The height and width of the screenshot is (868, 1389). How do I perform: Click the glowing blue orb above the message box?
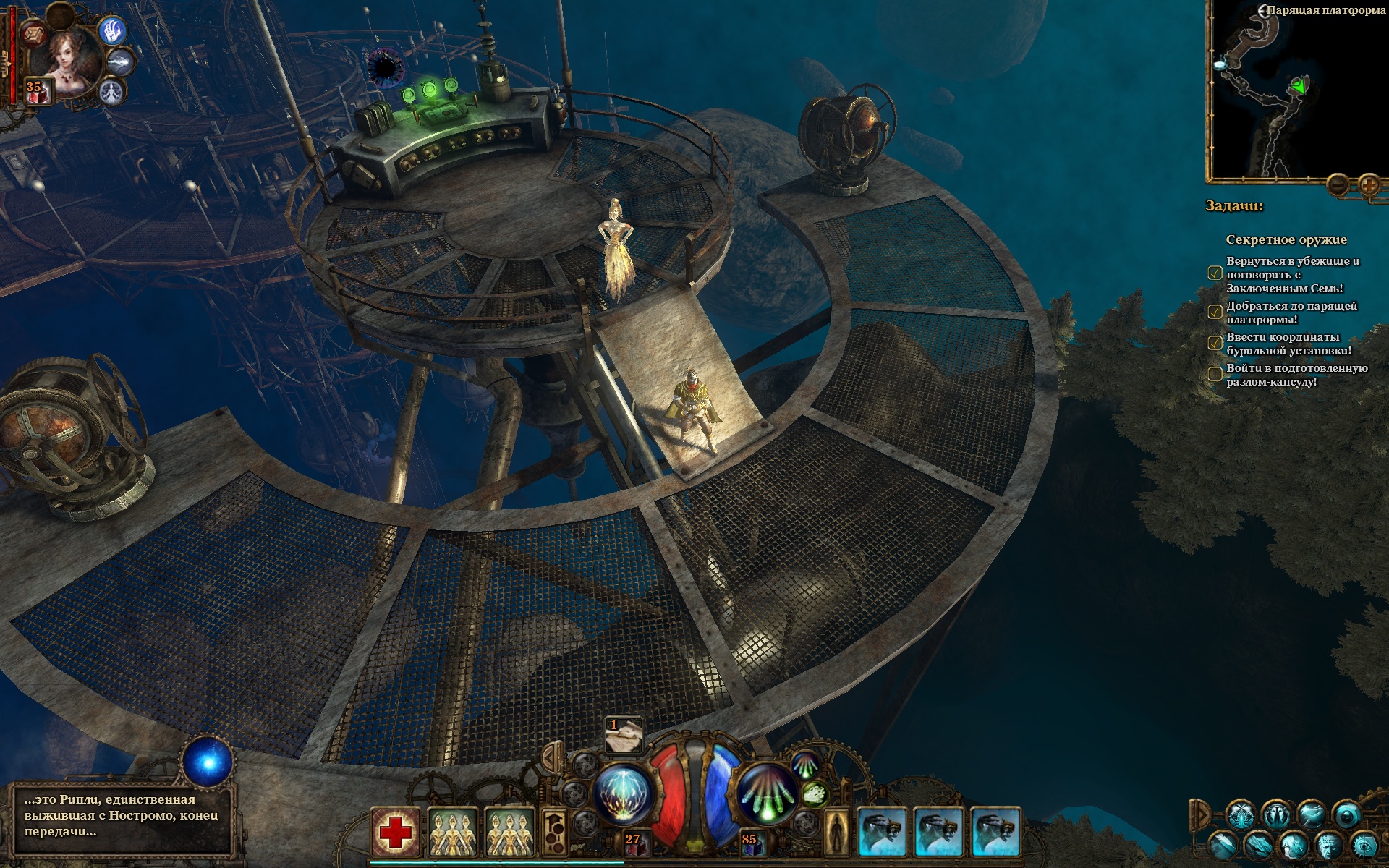[208, 762]
